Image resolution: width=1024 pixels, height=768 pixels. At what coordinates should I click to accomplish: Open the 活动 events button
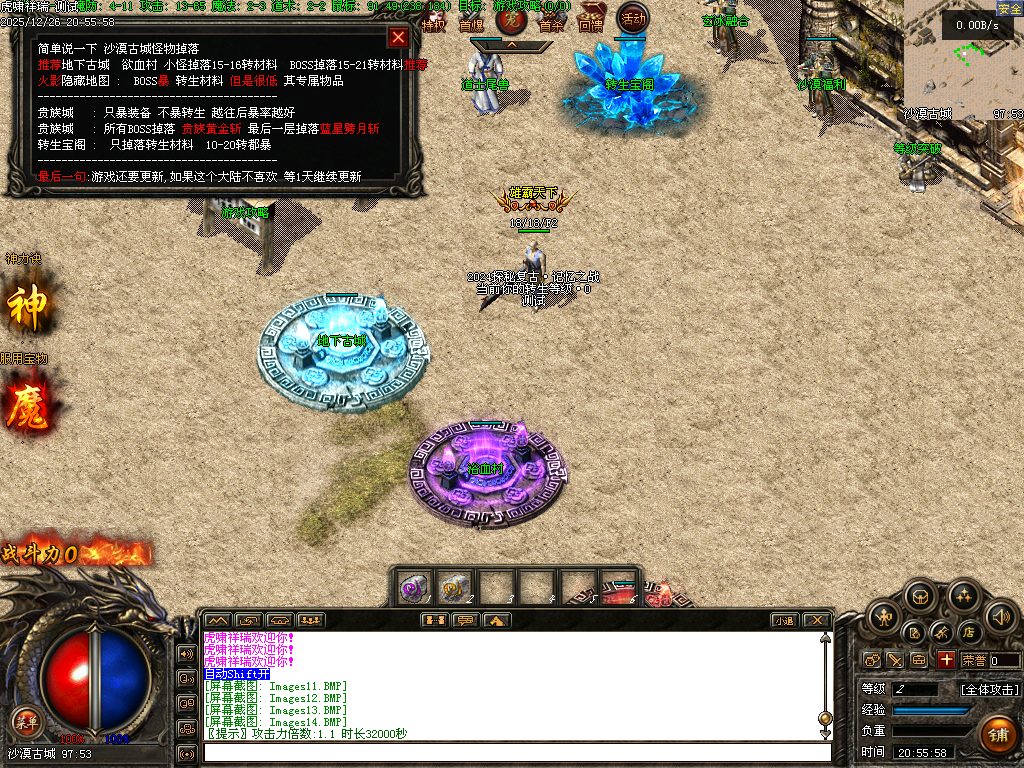point(633,17)
